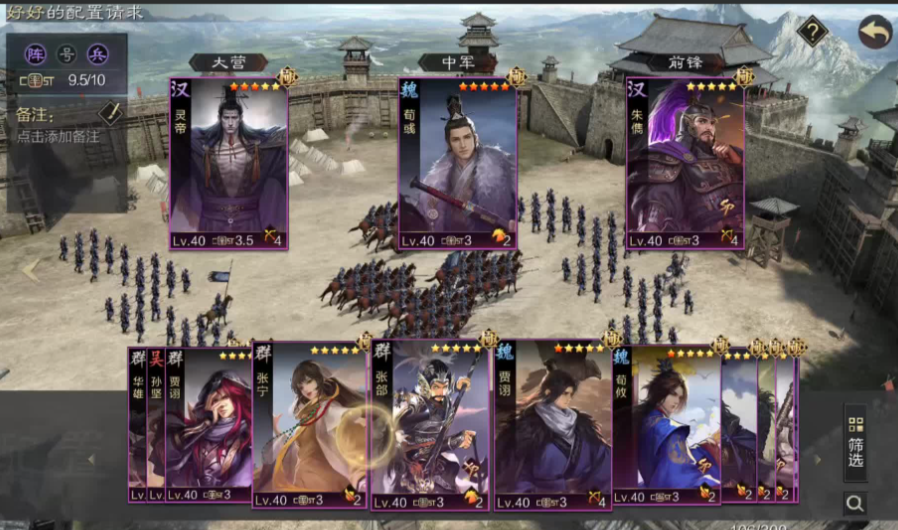Viewport: 898px width, 530px height.
Task: Select the 兵 troops round icon
Action: tap(96, 53)
